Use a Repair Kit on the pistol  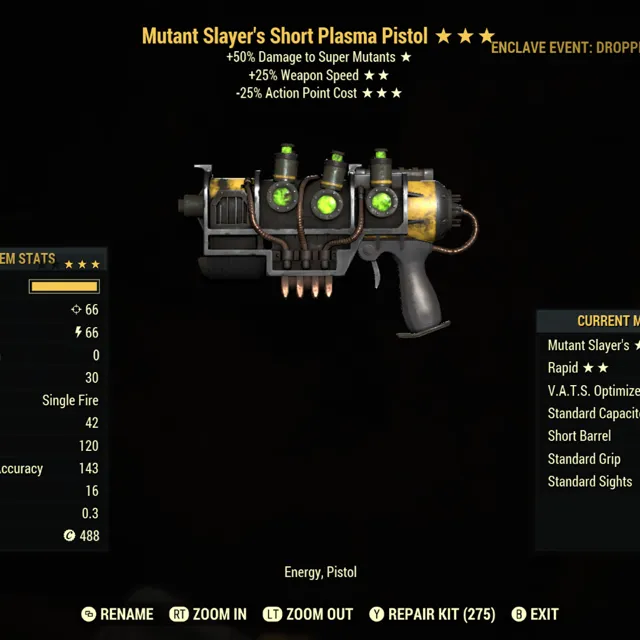(431, 614)
